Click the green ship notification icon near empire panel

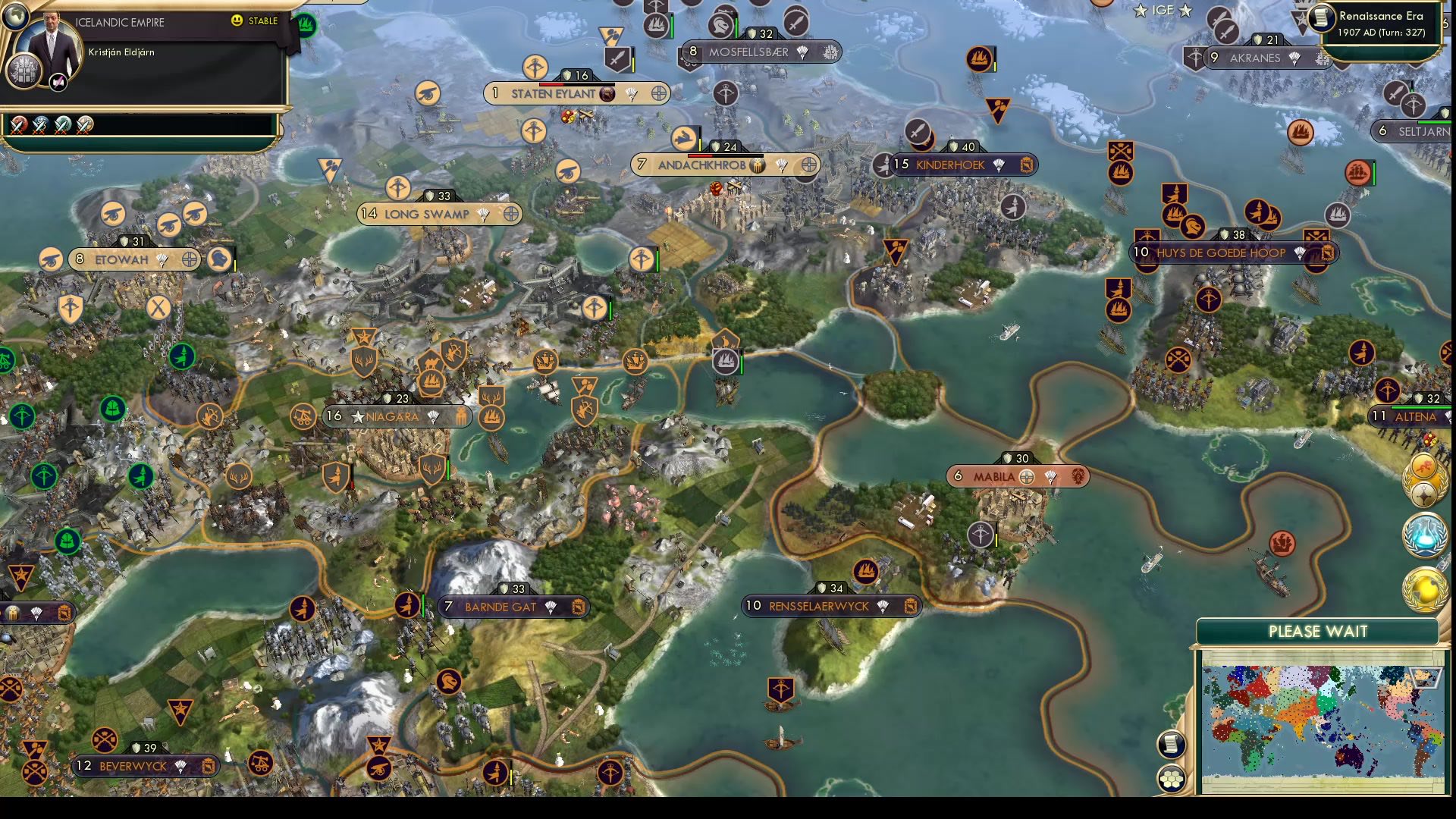pyautogui.click(x=305, y=23)
